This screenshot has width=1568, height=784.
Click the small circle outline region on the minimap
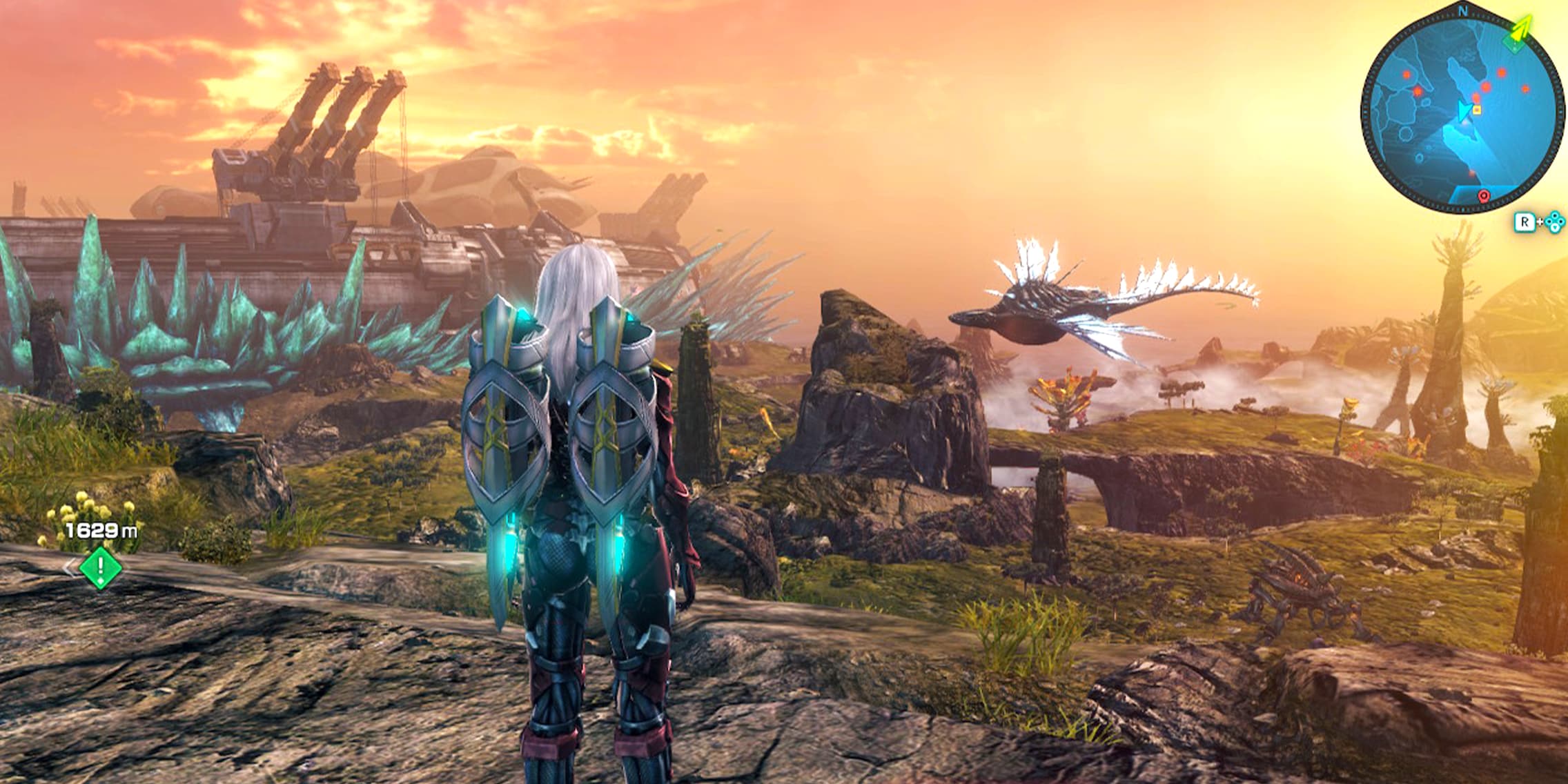pos(1404,135)
